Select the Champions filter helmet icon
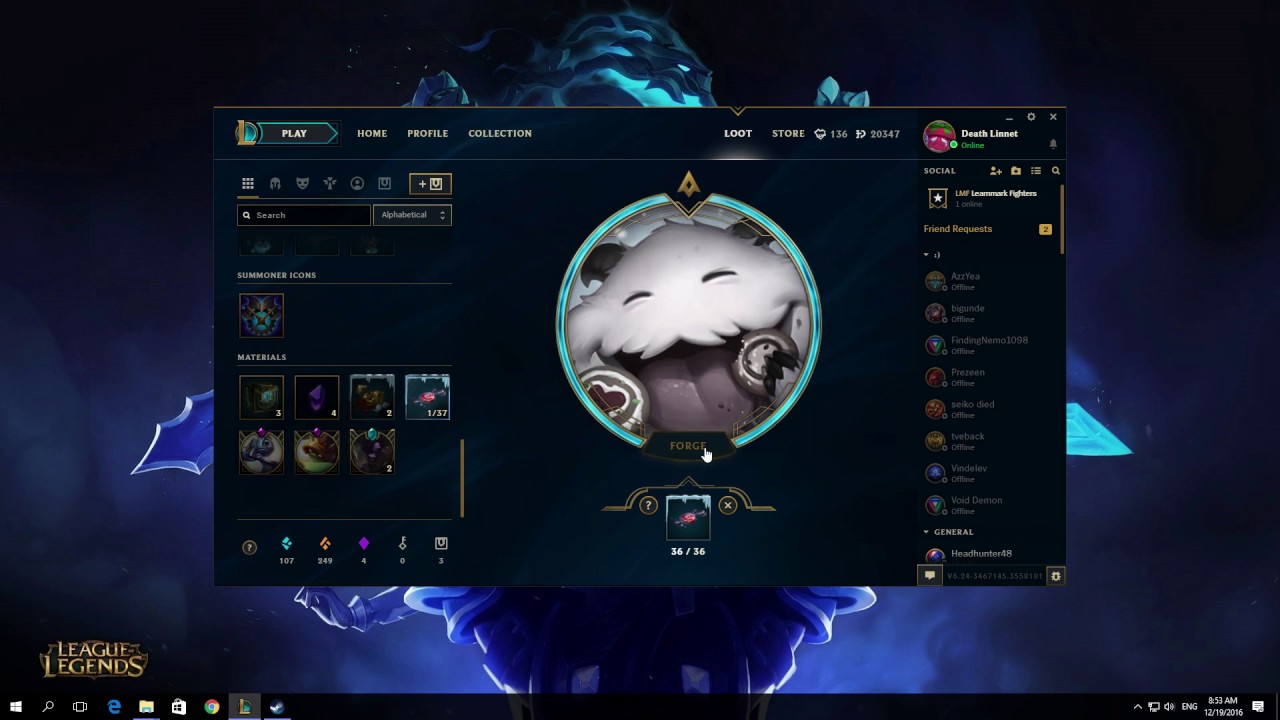This screenshot has width=1280, height=720. 275,183
